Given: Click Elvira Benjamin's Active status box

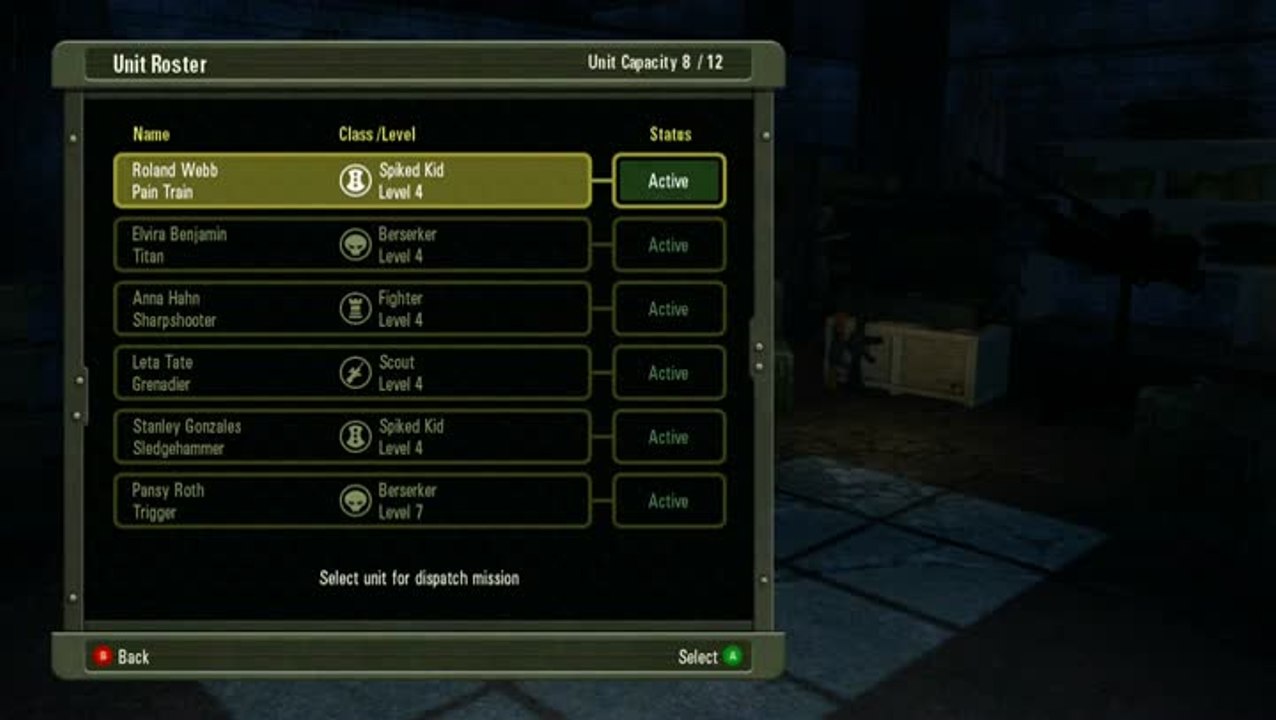Looking at the screenshot, I should point(668,245).
